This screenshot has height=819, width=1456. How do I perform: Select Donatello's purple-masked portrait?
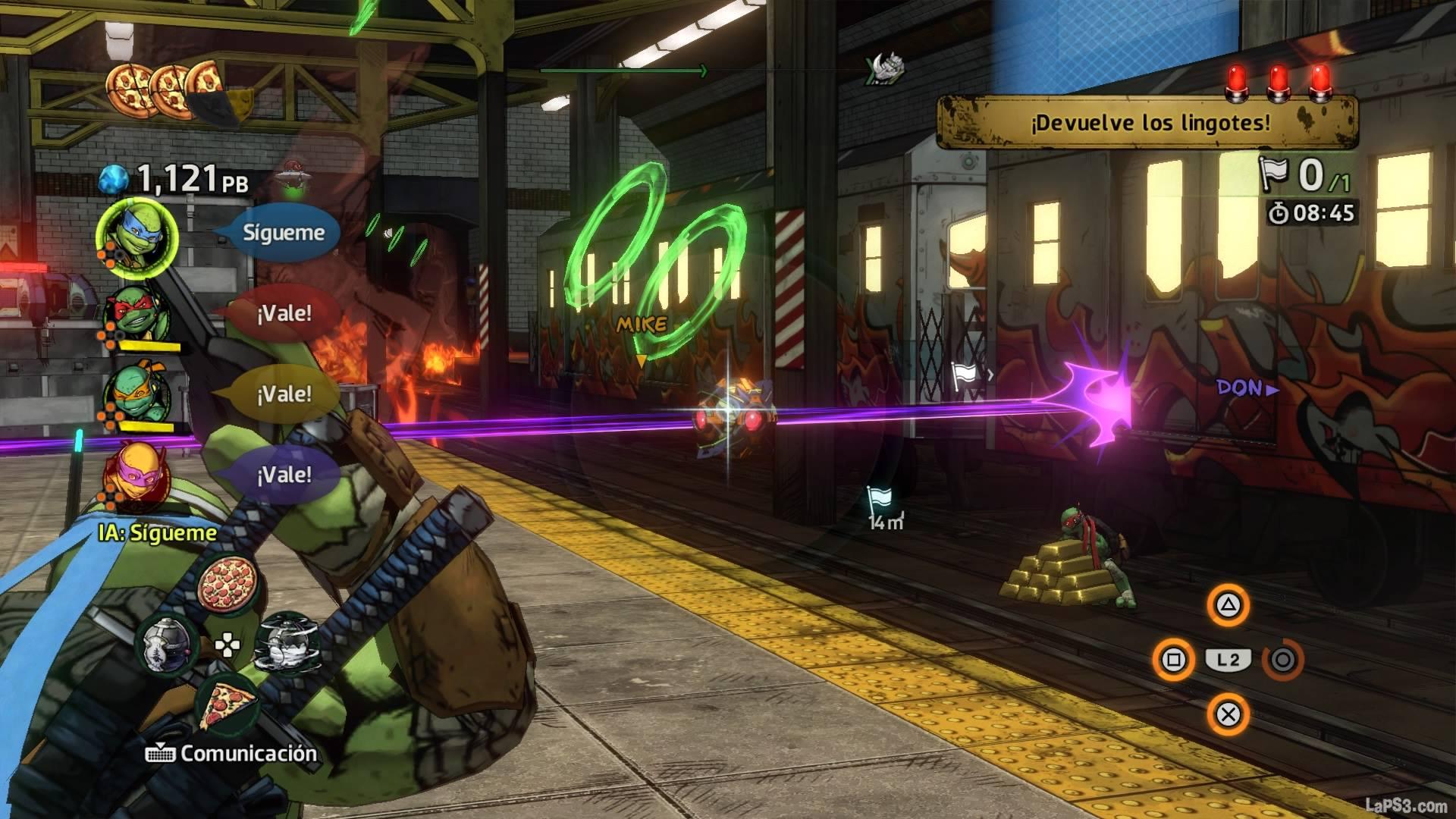click(136, 476)
